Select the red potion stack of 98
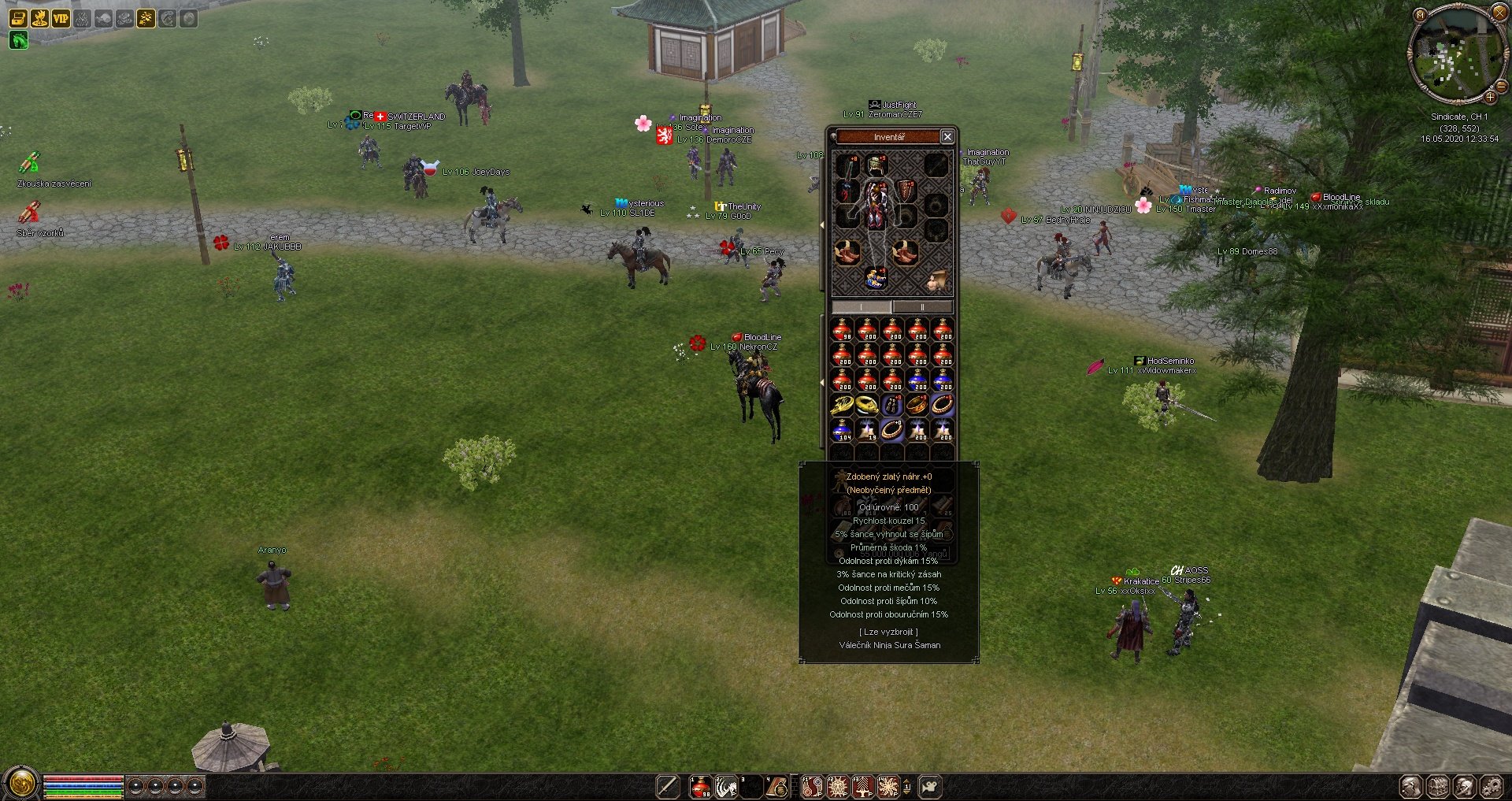 (842, 330)
